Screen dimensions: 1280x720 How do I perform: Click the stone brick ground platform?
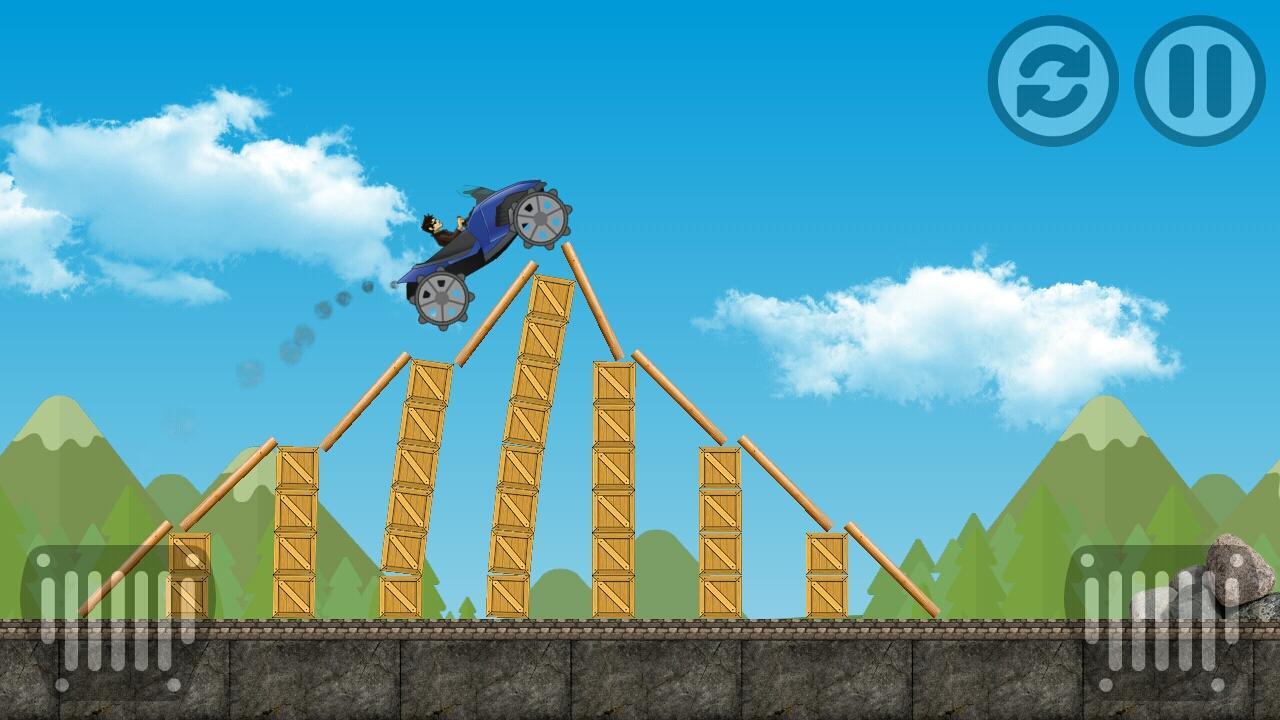tap(640, 670)
